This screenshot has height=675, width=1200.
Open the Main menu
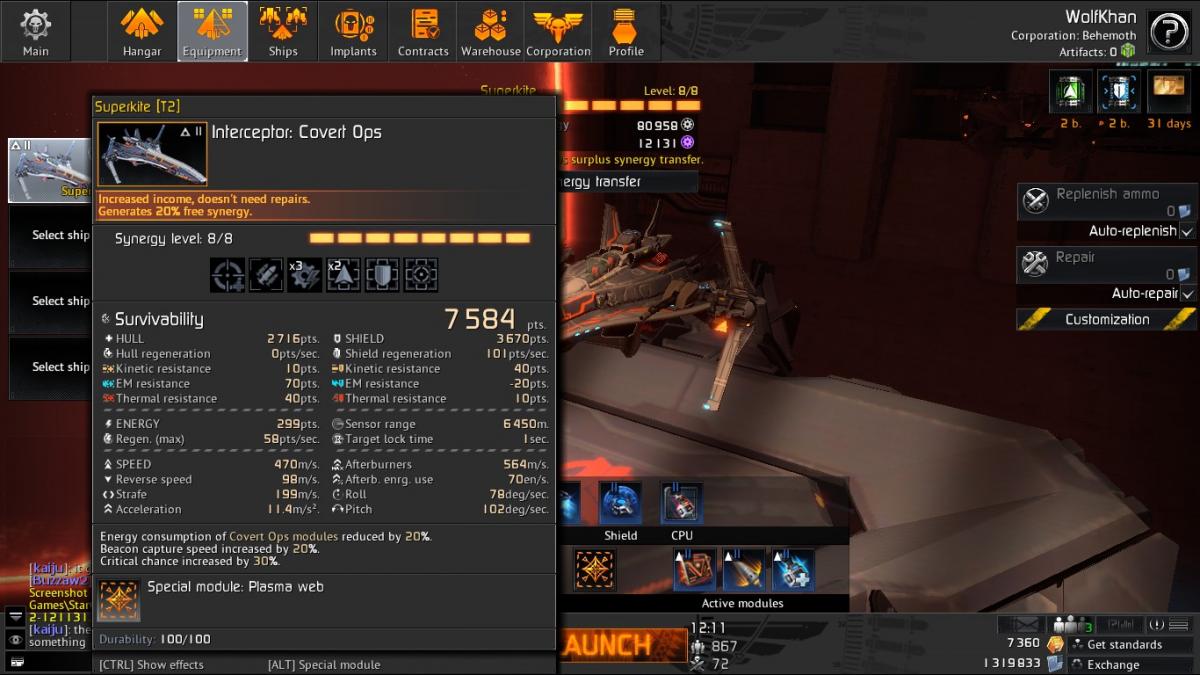coord(36,31)
